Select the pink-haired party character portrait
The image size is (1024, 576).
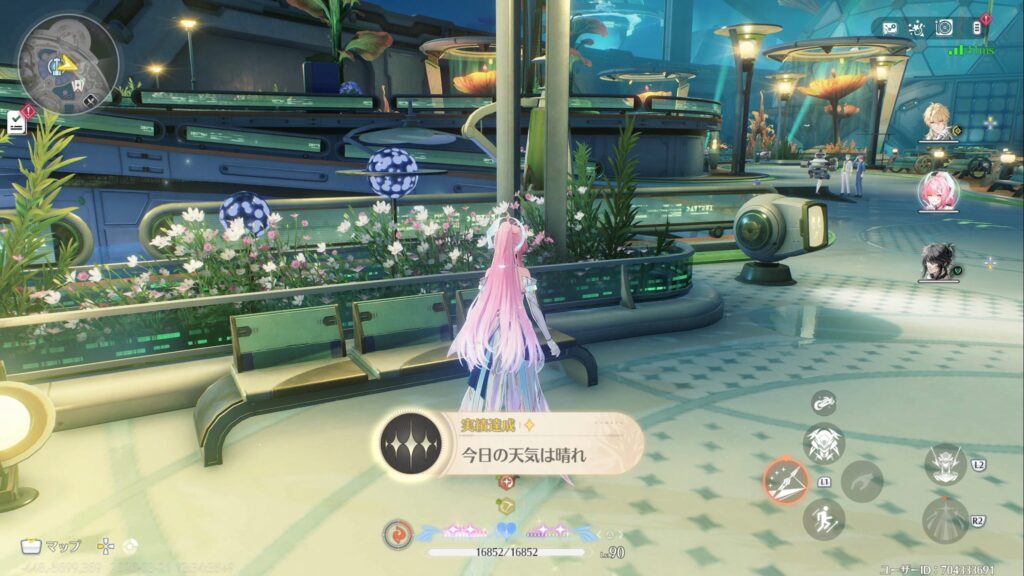coord(939,191)
